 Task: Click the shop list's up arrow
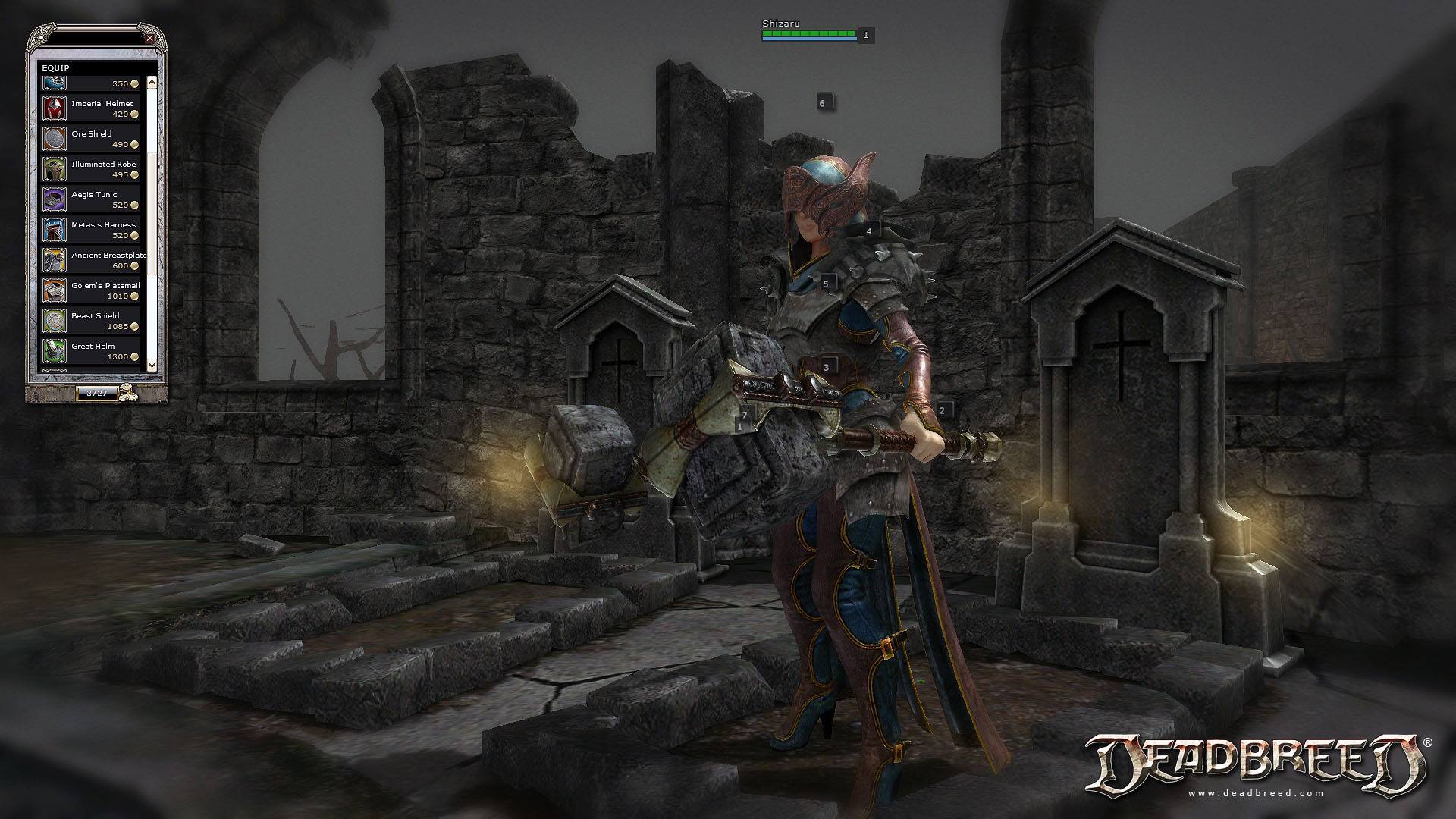point(152,82)
